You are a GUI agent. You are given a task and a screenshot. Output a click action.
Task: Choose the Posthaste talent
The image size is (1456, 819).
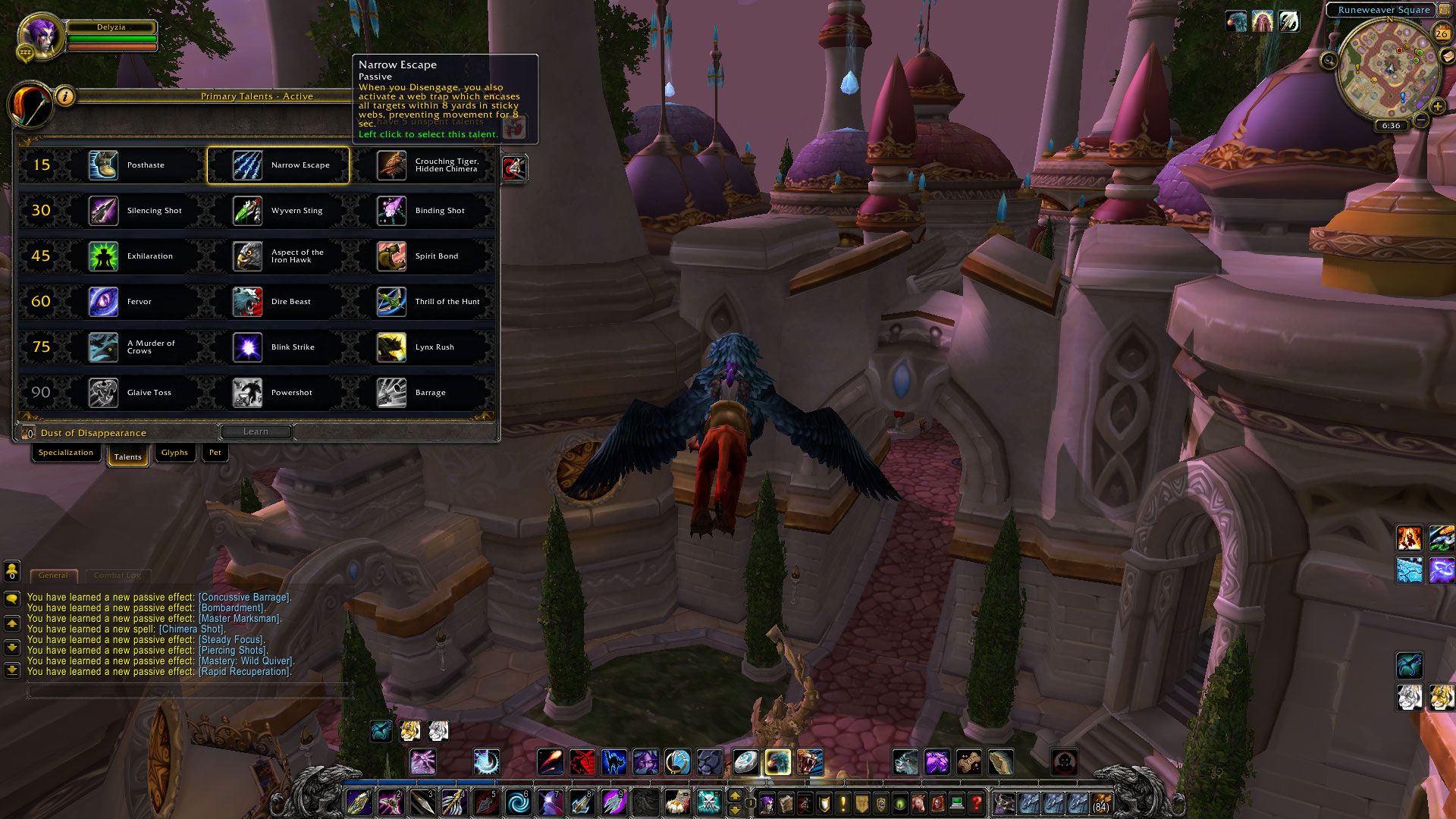click(x=133, y=165)
